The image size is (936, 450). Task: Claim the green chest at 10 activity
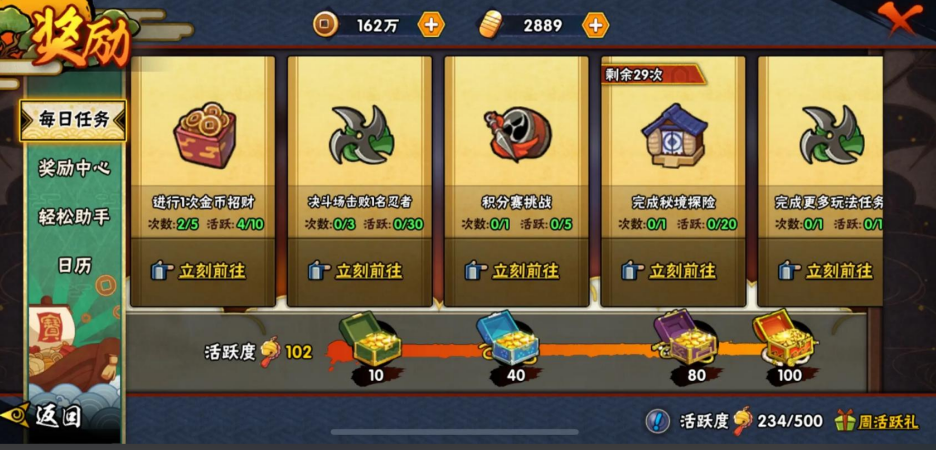(371, 340)
